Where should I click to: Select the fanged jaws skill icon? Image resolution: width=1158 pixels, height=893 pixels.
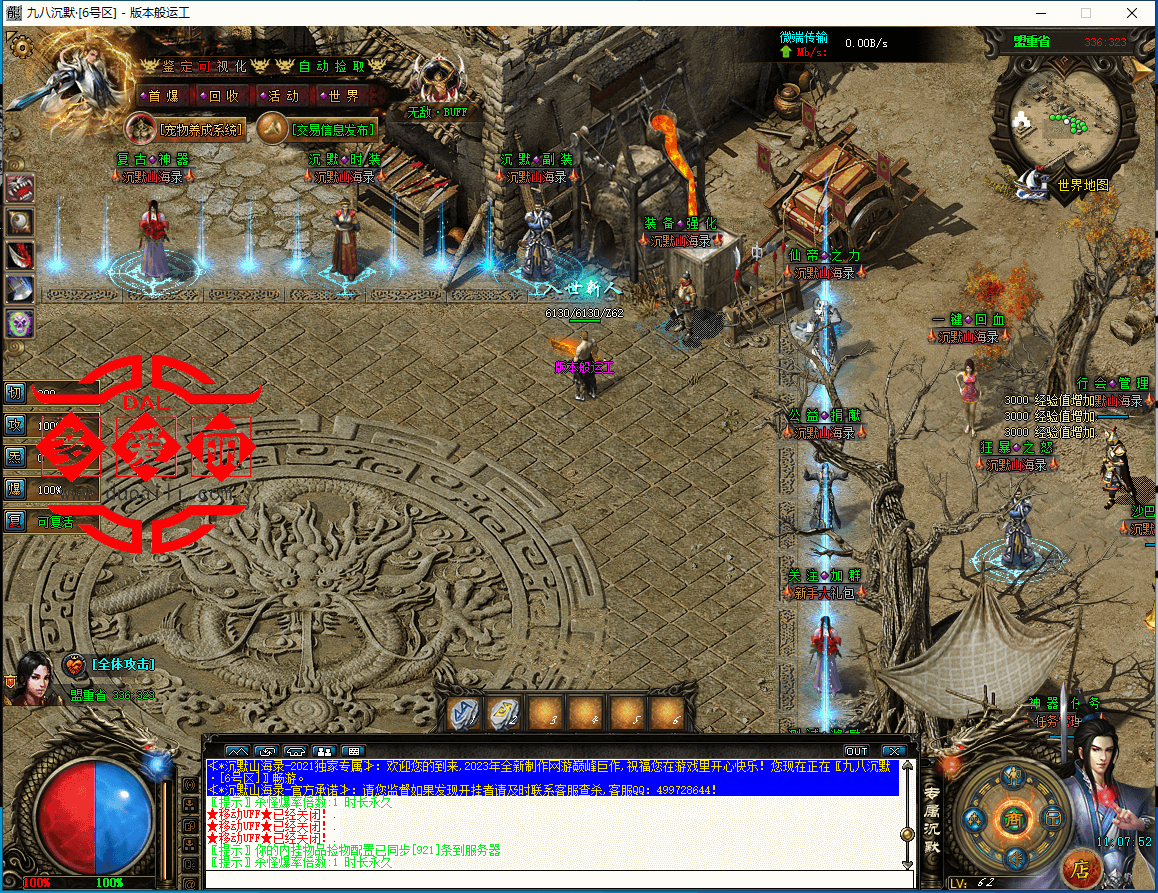point(20,187)
